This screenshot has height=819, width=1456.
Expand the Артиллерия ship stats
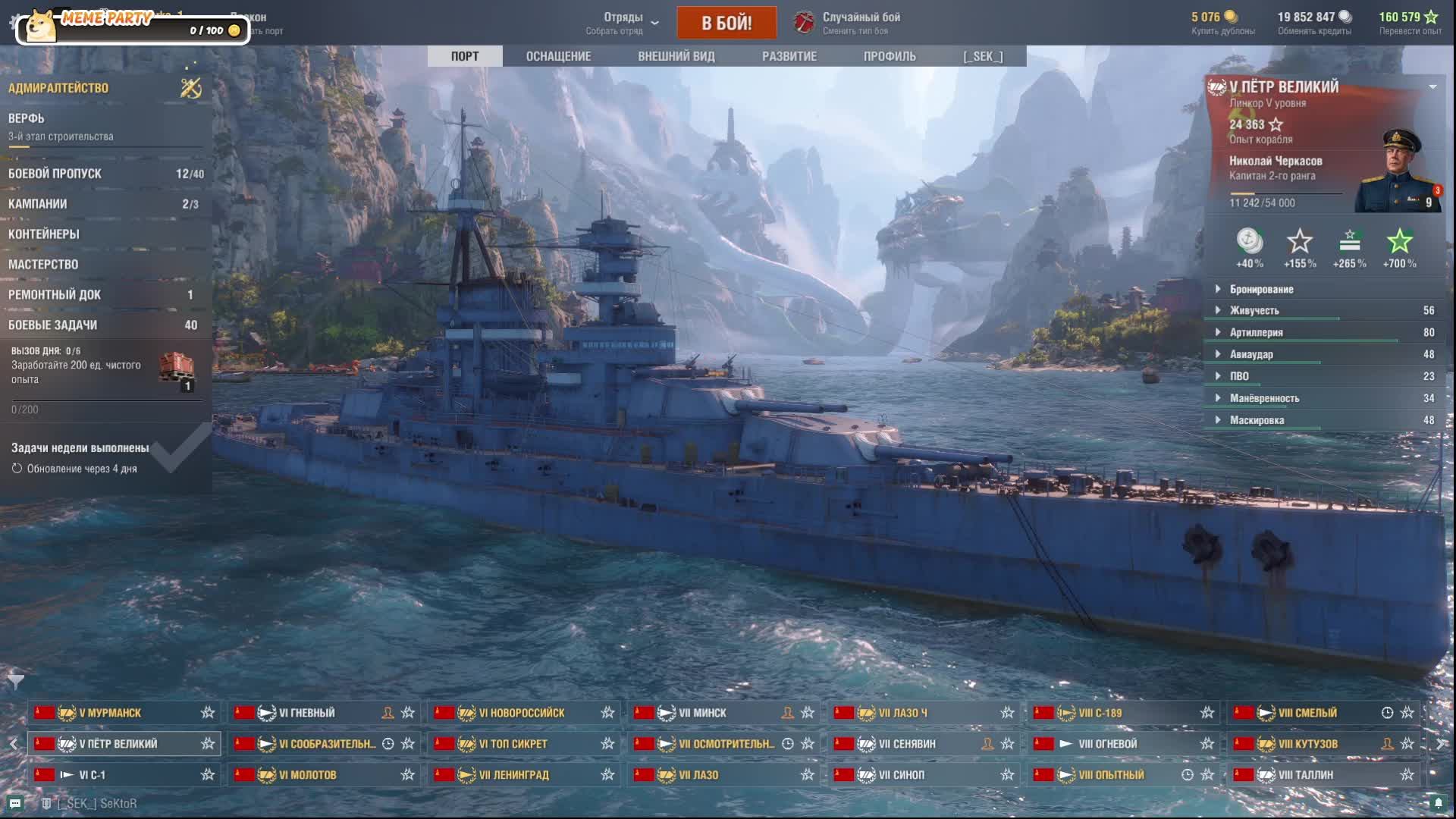1256,332
